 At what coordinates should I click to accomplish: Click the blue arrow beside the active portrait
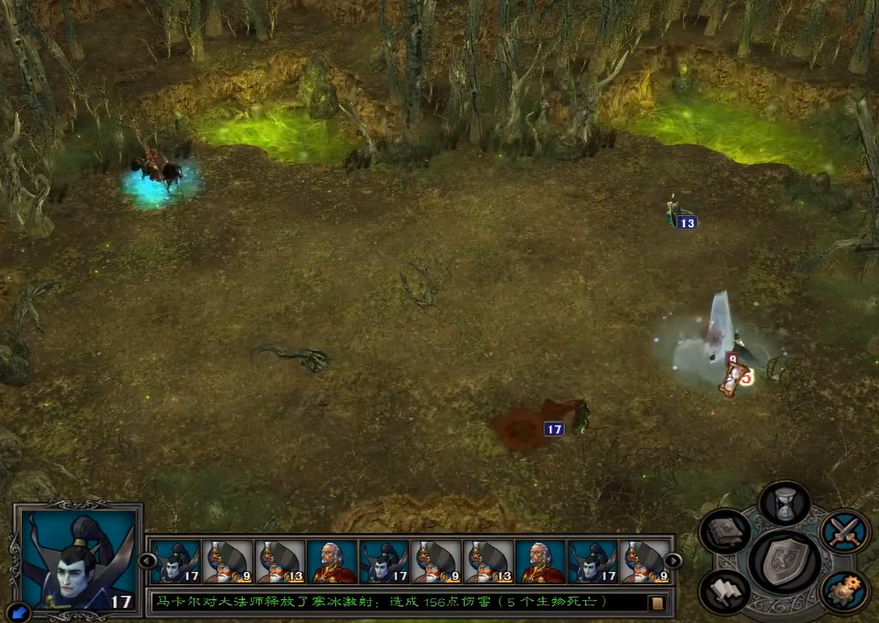click(17, 609)
